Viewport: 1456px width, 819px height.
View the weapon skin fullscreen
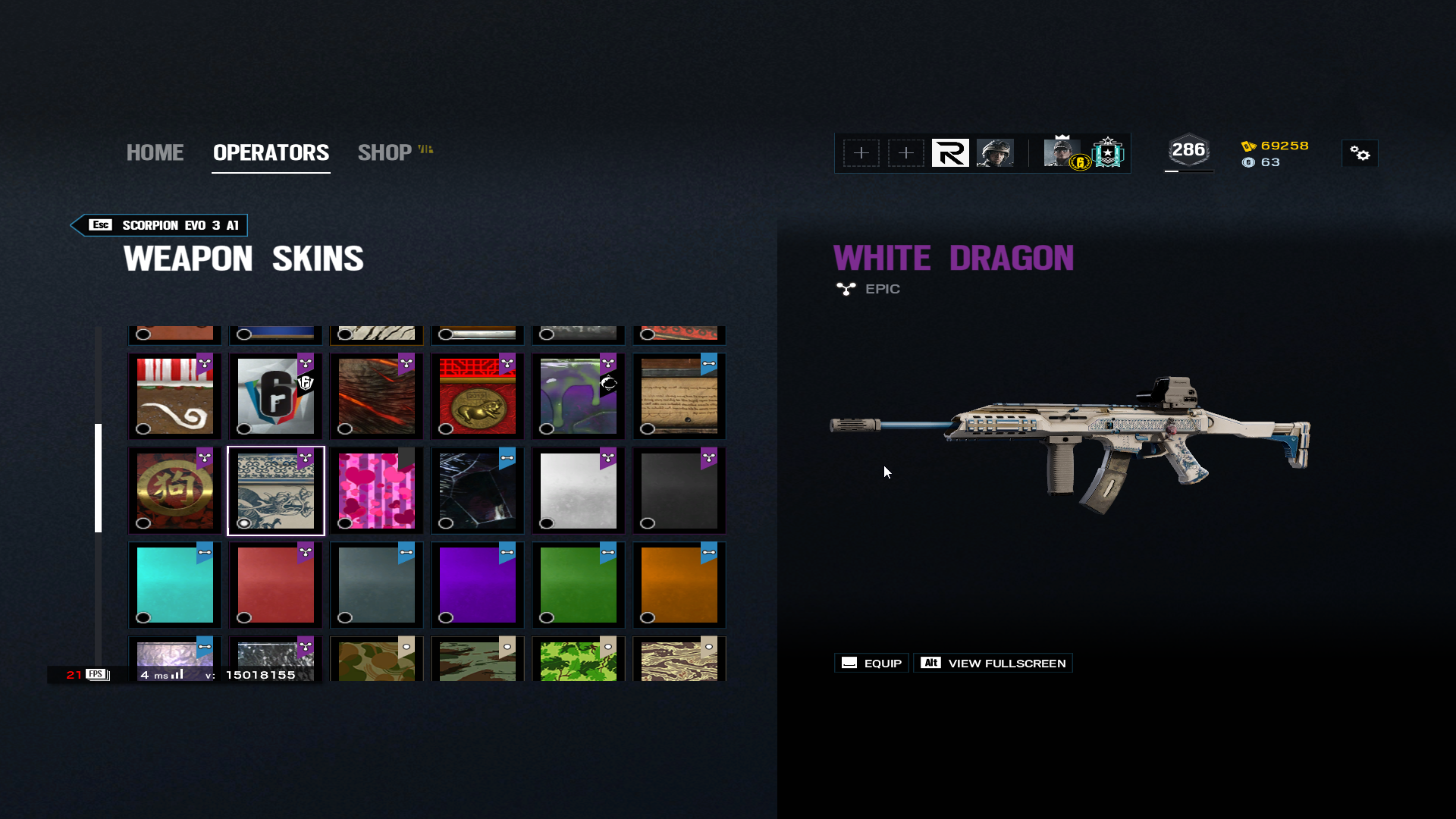pyautogui.click(x=993, y=664)
